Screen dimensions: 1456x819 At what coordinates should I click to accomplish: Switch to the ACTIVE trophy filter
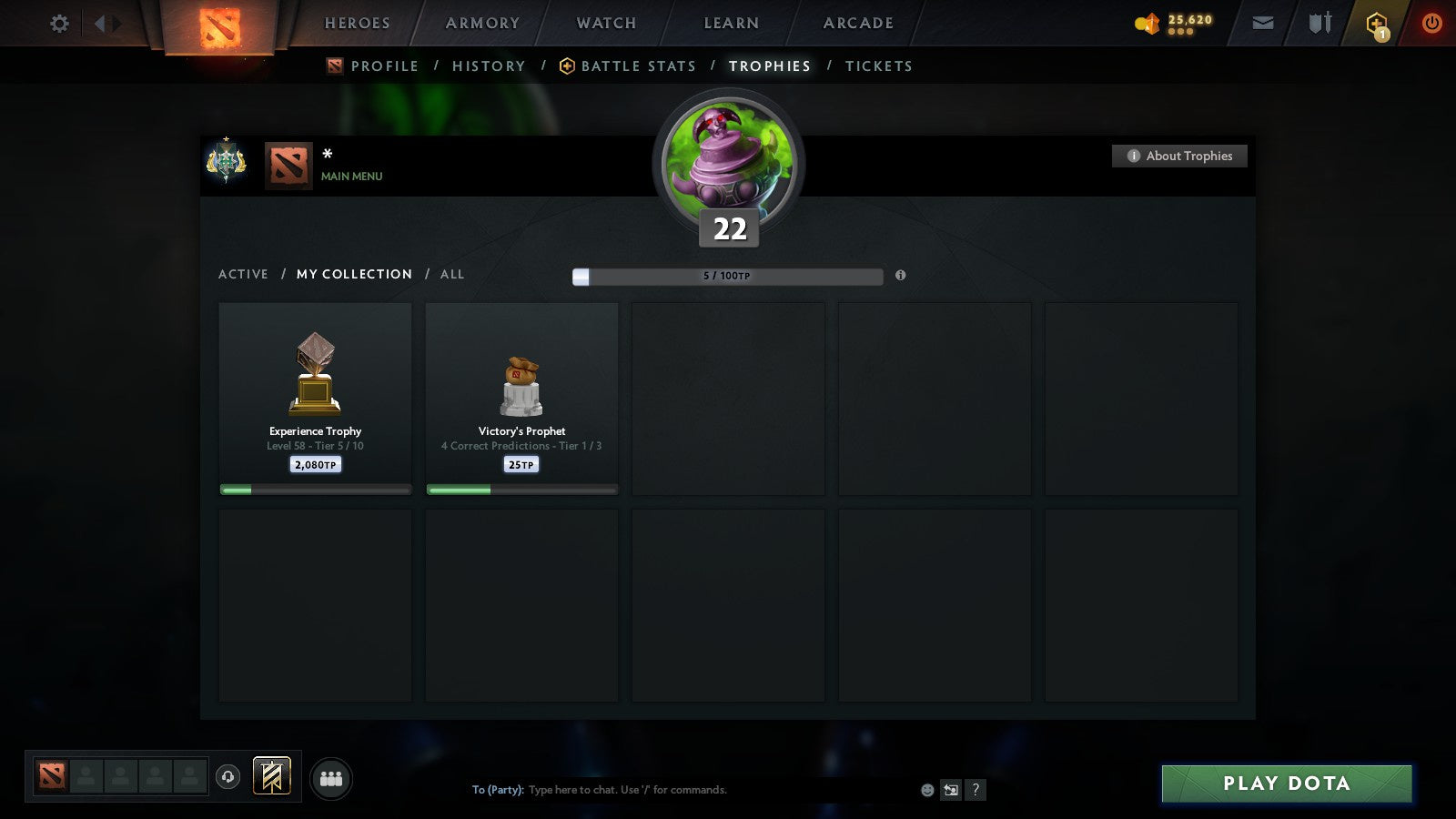[x=243, y=274]
